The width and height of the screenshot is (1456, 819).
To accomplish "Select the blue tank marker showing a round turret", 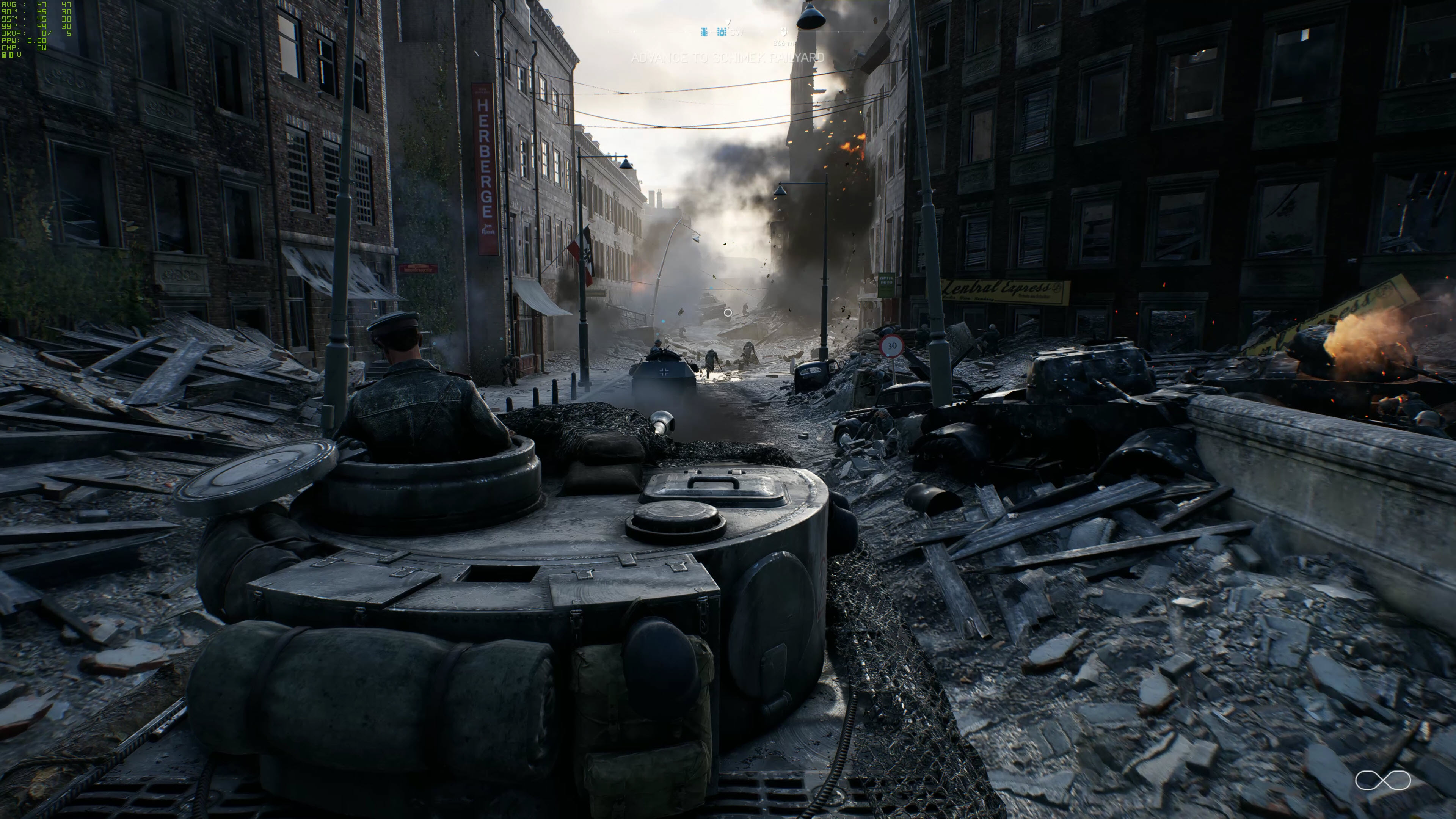I will 722,32.
